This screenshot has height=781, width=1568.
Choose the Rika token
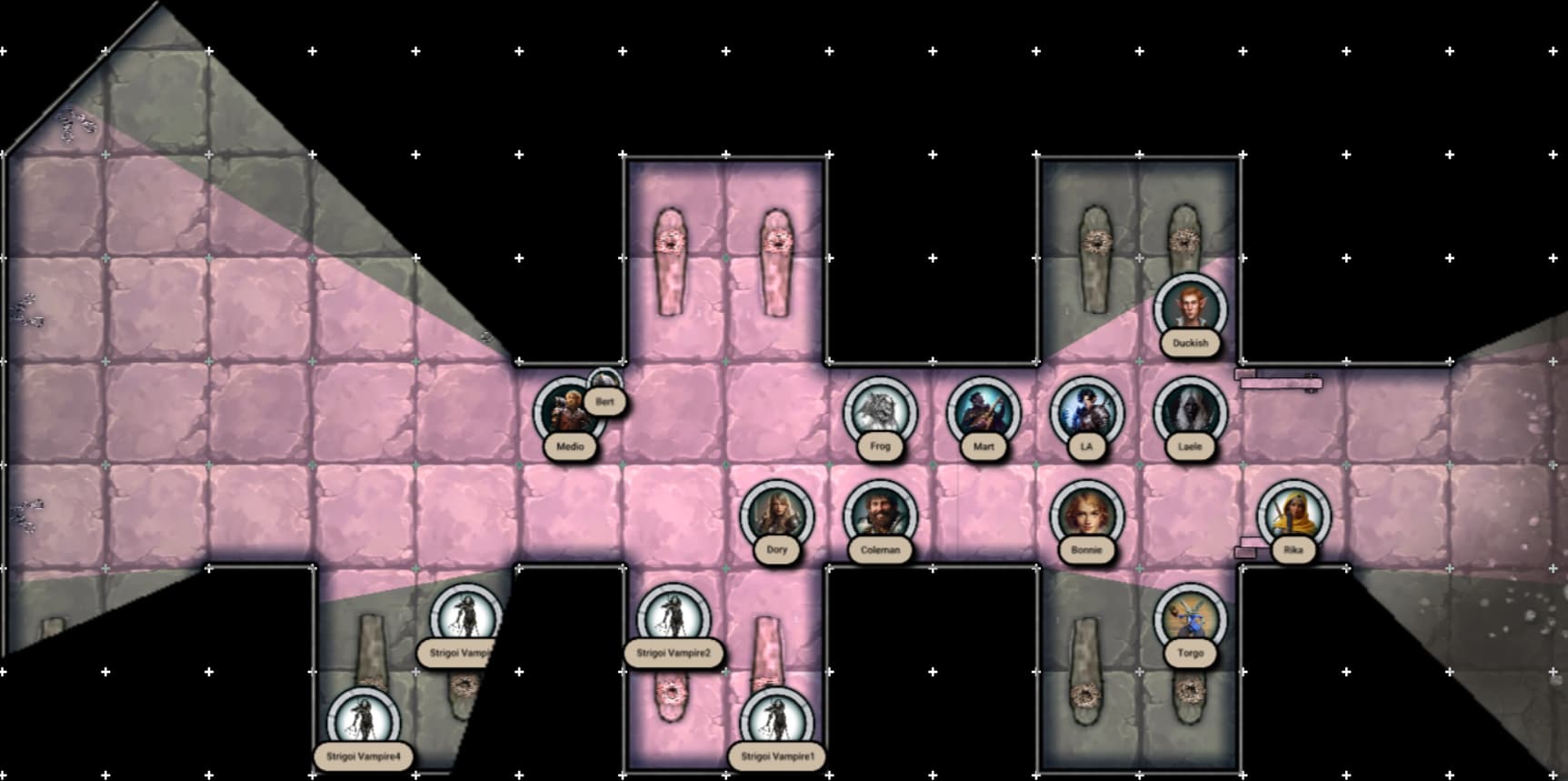coord(1293,515)
